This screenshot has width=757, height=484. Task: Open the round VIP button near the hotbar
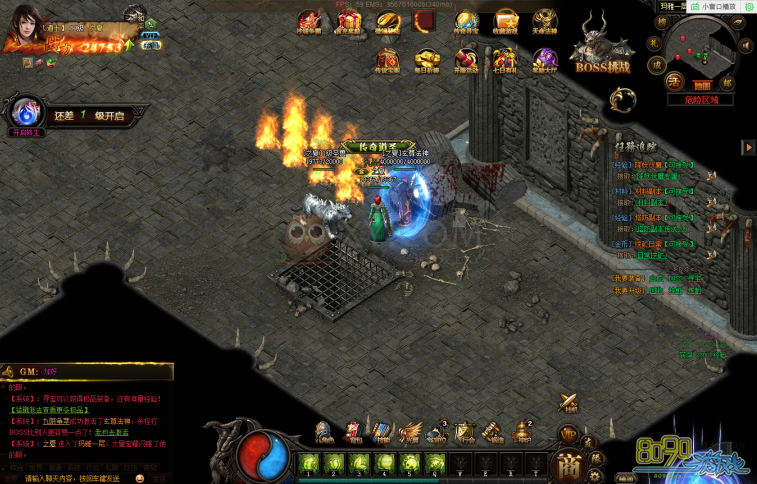coord(567,434)
